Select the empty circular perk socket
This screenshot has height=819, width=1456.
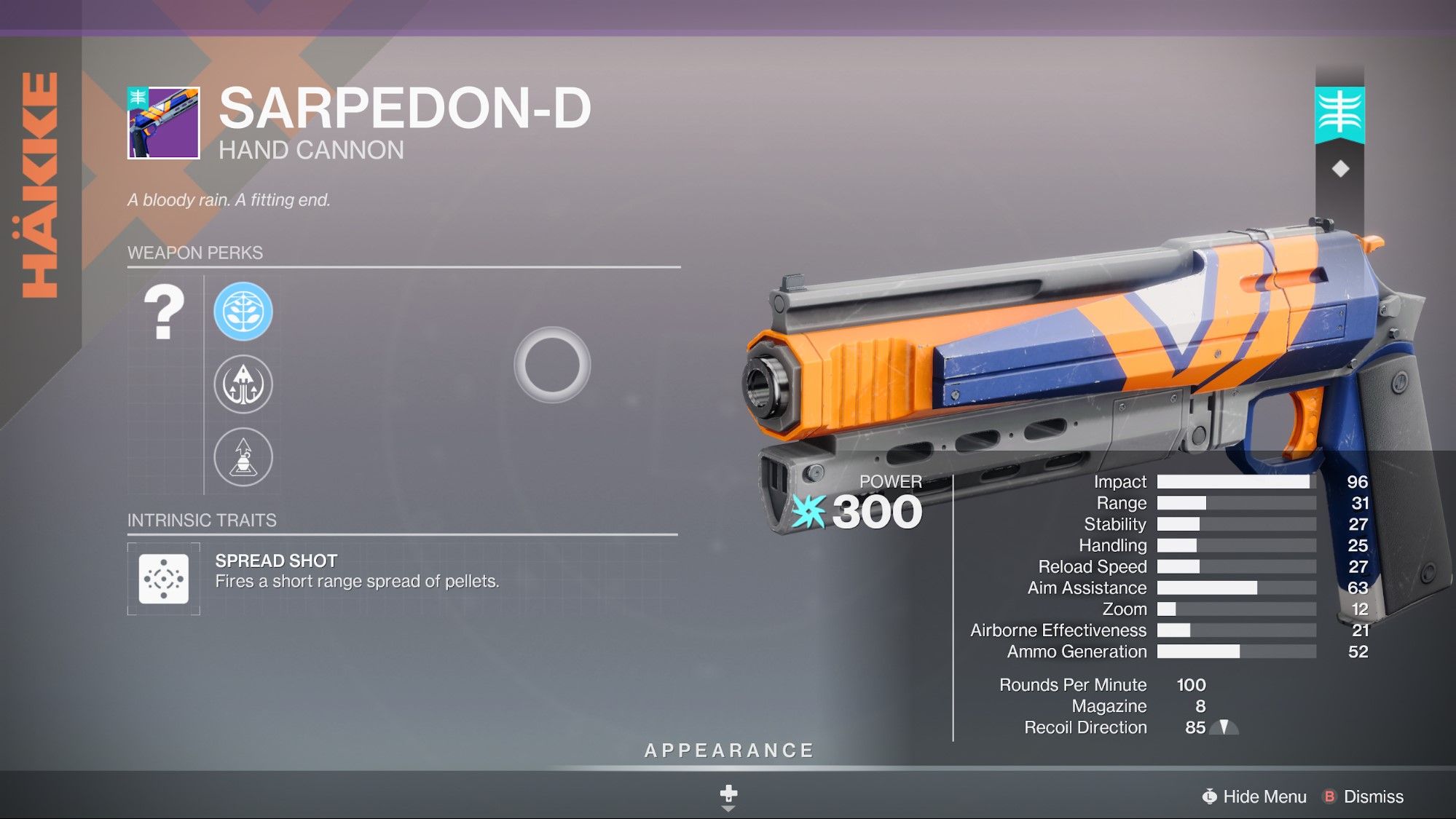coord(552,365)
